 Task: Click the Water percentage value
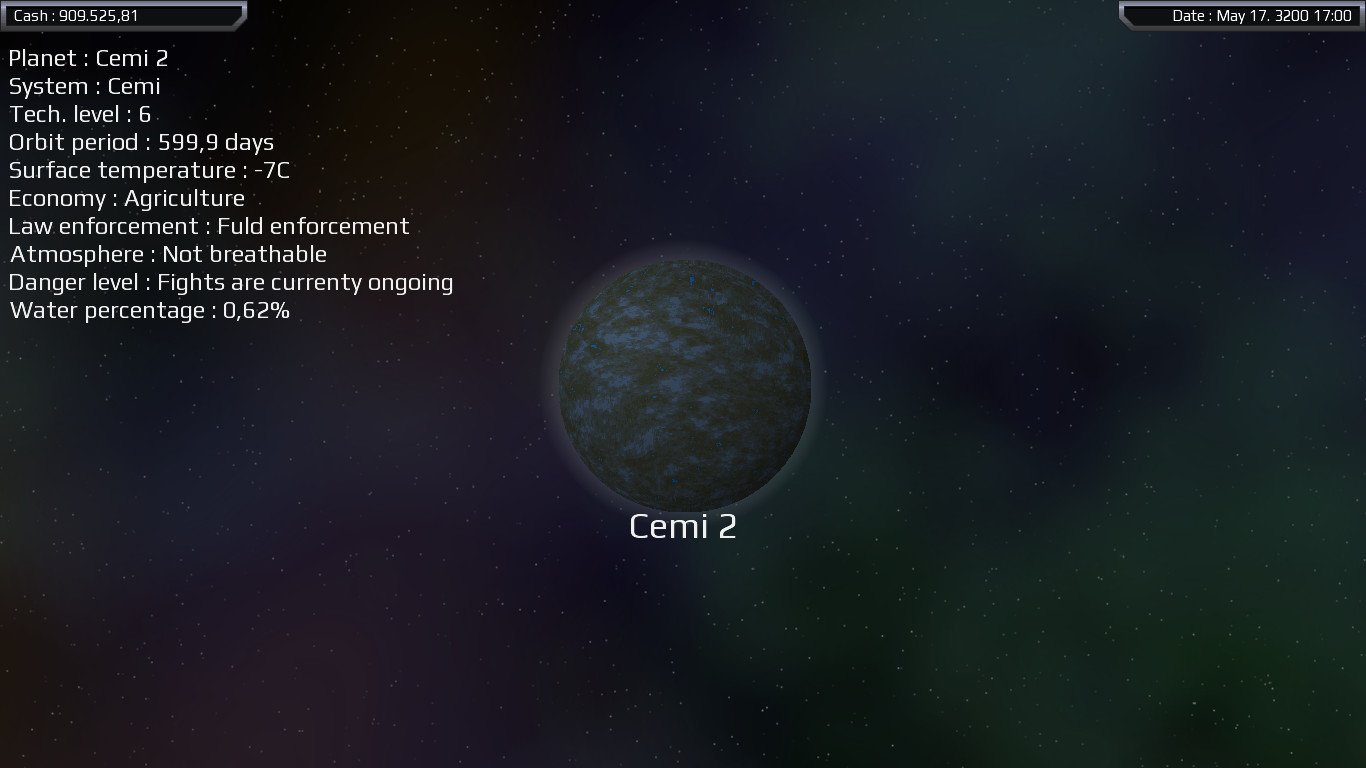click(x=148, y=310)
